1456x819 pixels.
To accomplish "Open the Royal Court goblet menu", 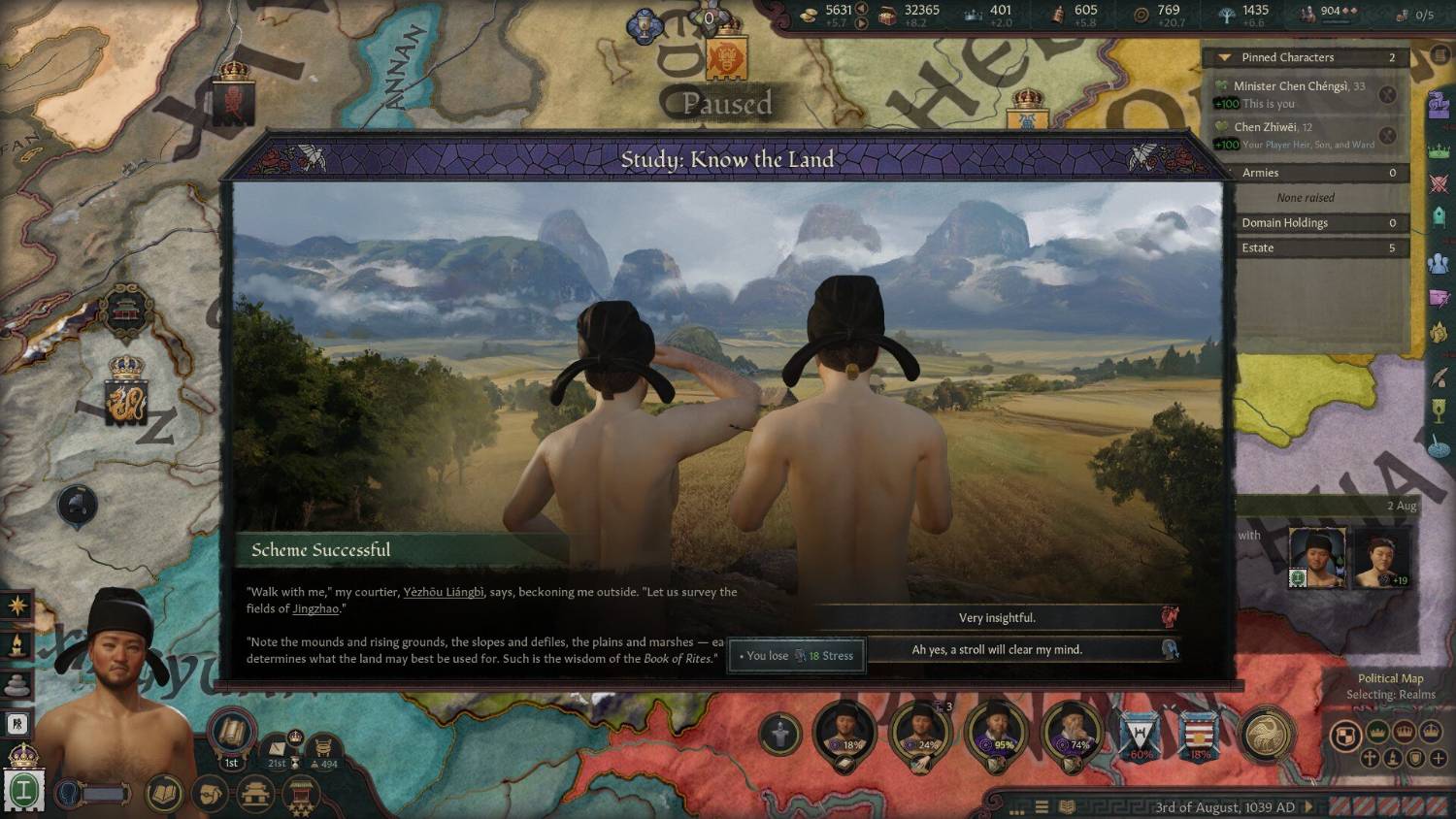I will (1439, 411).
